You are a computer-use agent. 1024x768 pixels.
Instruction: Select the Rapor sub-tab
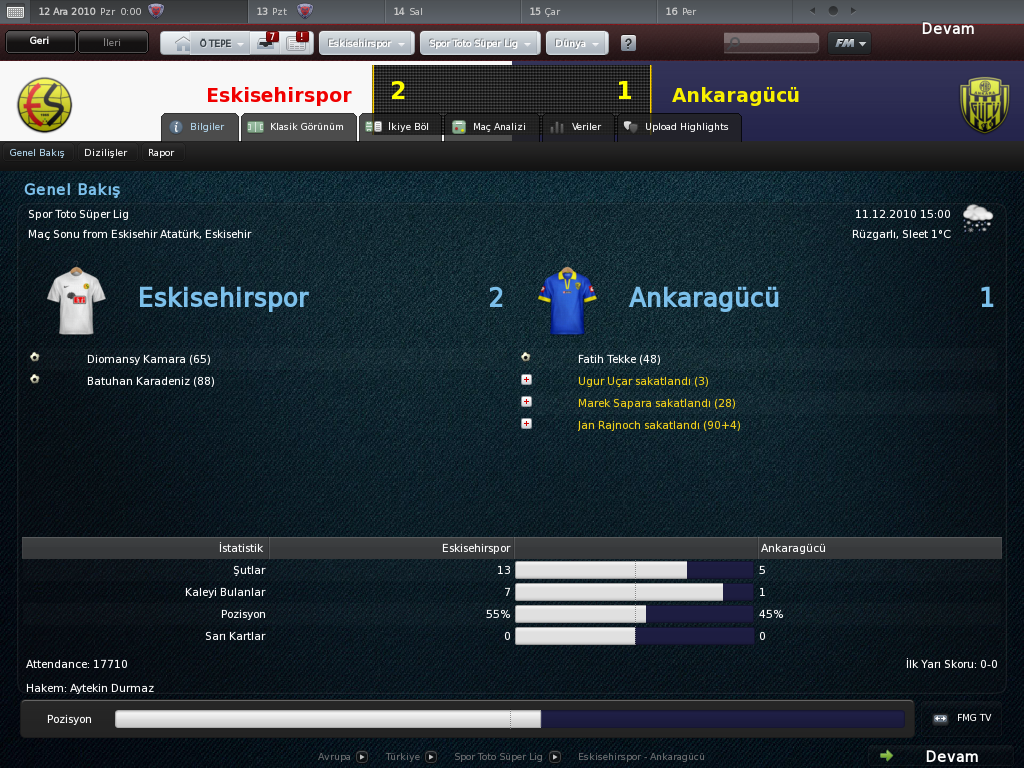pyautogui.click(x=161, y=153)
